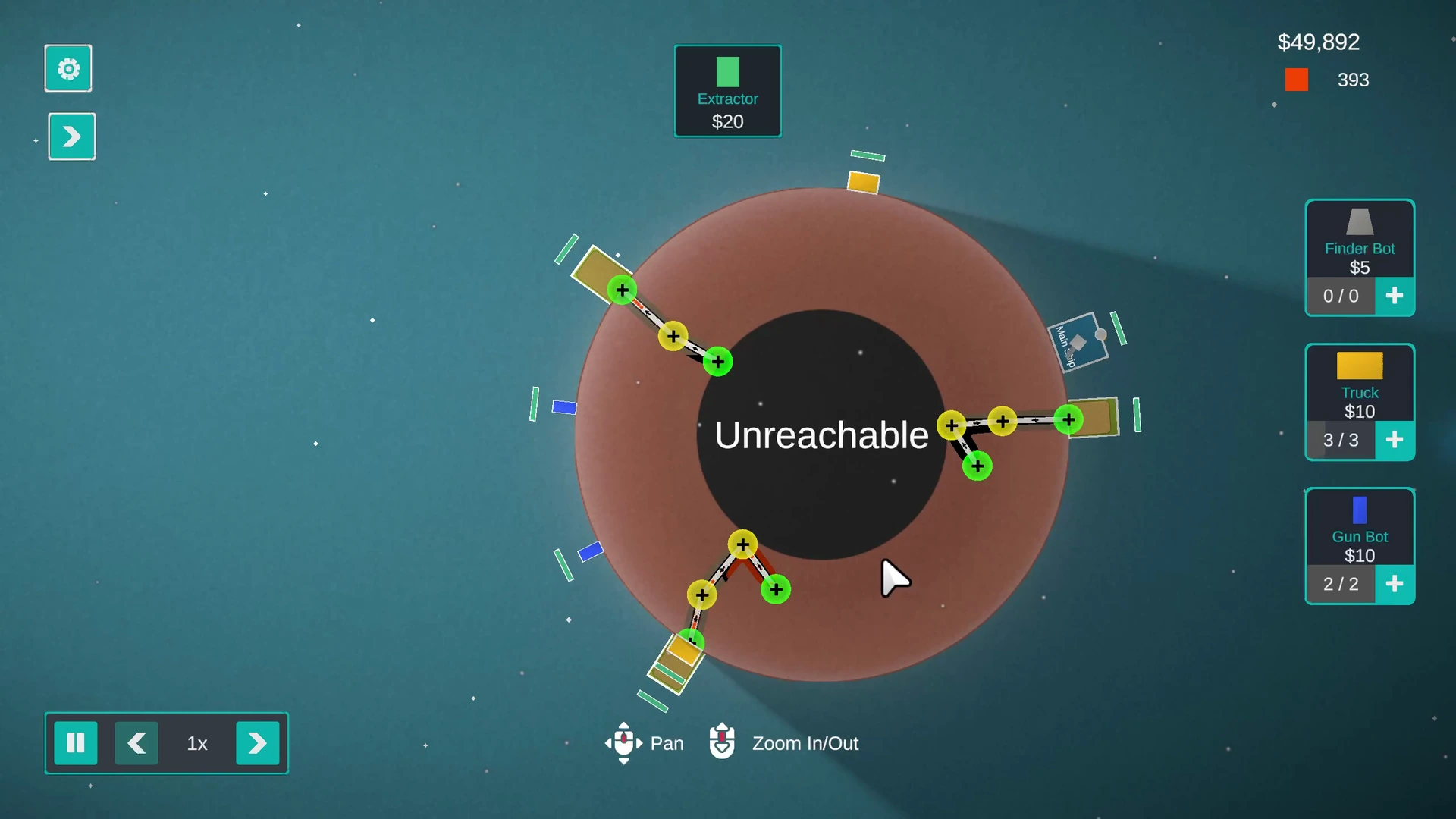Increase game speed with right arrow
Image resolution: width=1456 pixels, height=819 pixels.
click(x=257, y=743)
